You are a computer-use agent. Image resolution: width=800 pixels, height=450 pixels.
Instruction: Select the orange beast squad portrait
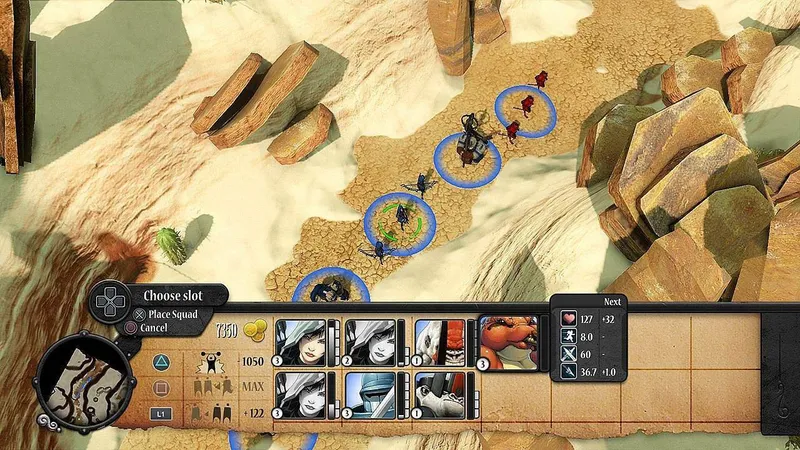pos(510,343)
